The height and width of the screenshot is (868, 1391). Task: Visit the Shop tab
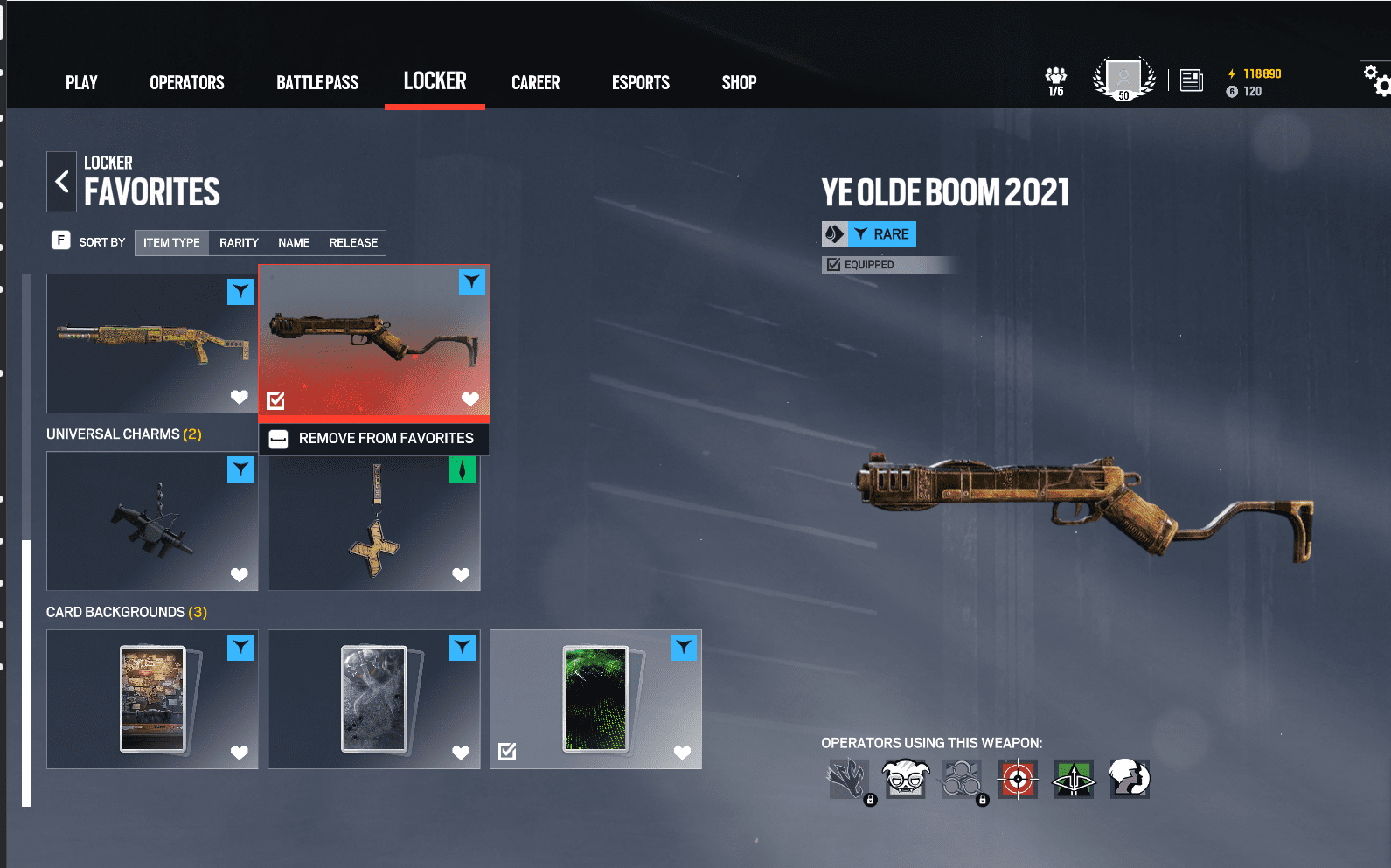[739, 83]
